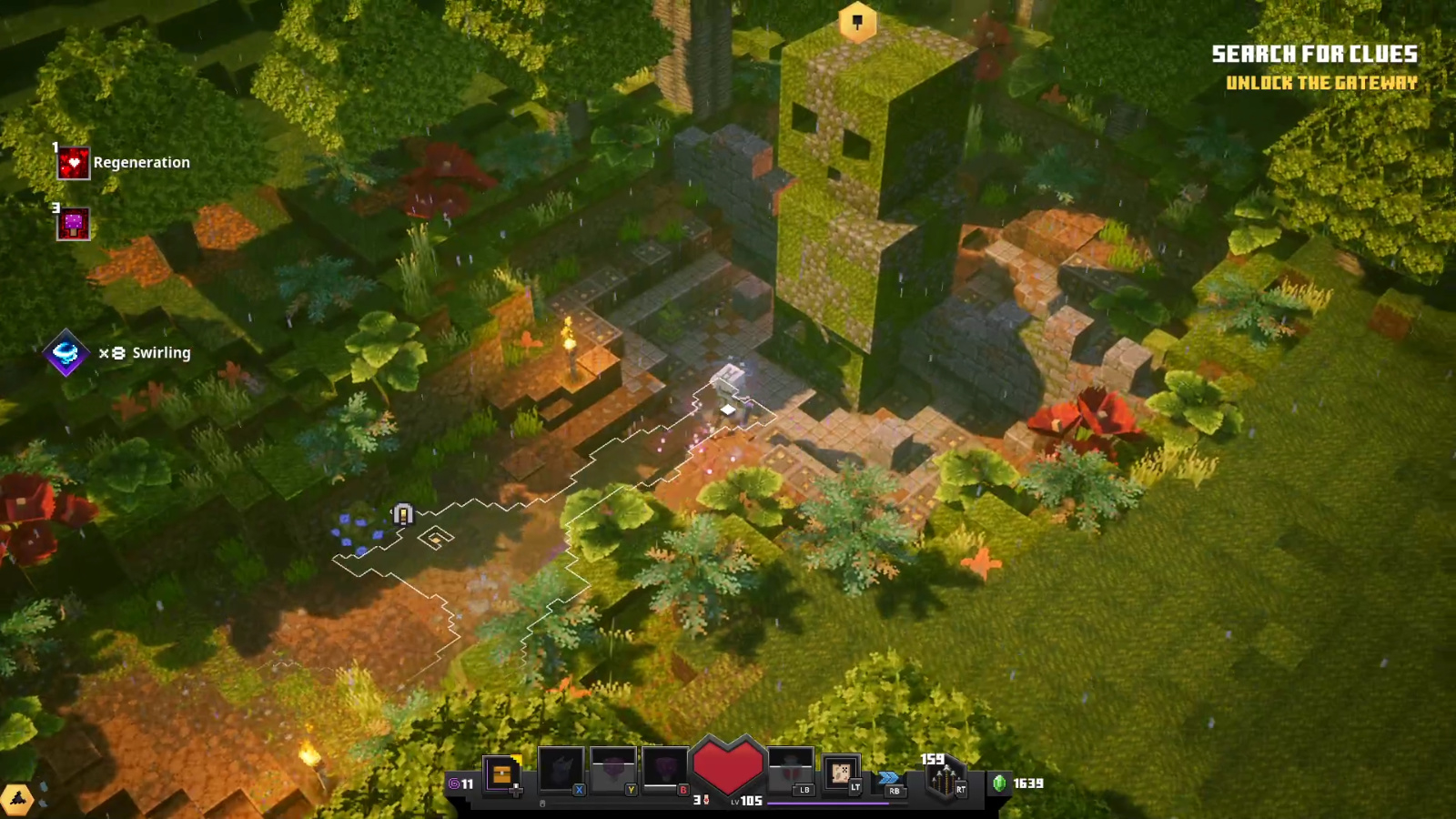Screen dimensions: 1456x819
Task: Use the health potion heart
Action: (728, 767)
